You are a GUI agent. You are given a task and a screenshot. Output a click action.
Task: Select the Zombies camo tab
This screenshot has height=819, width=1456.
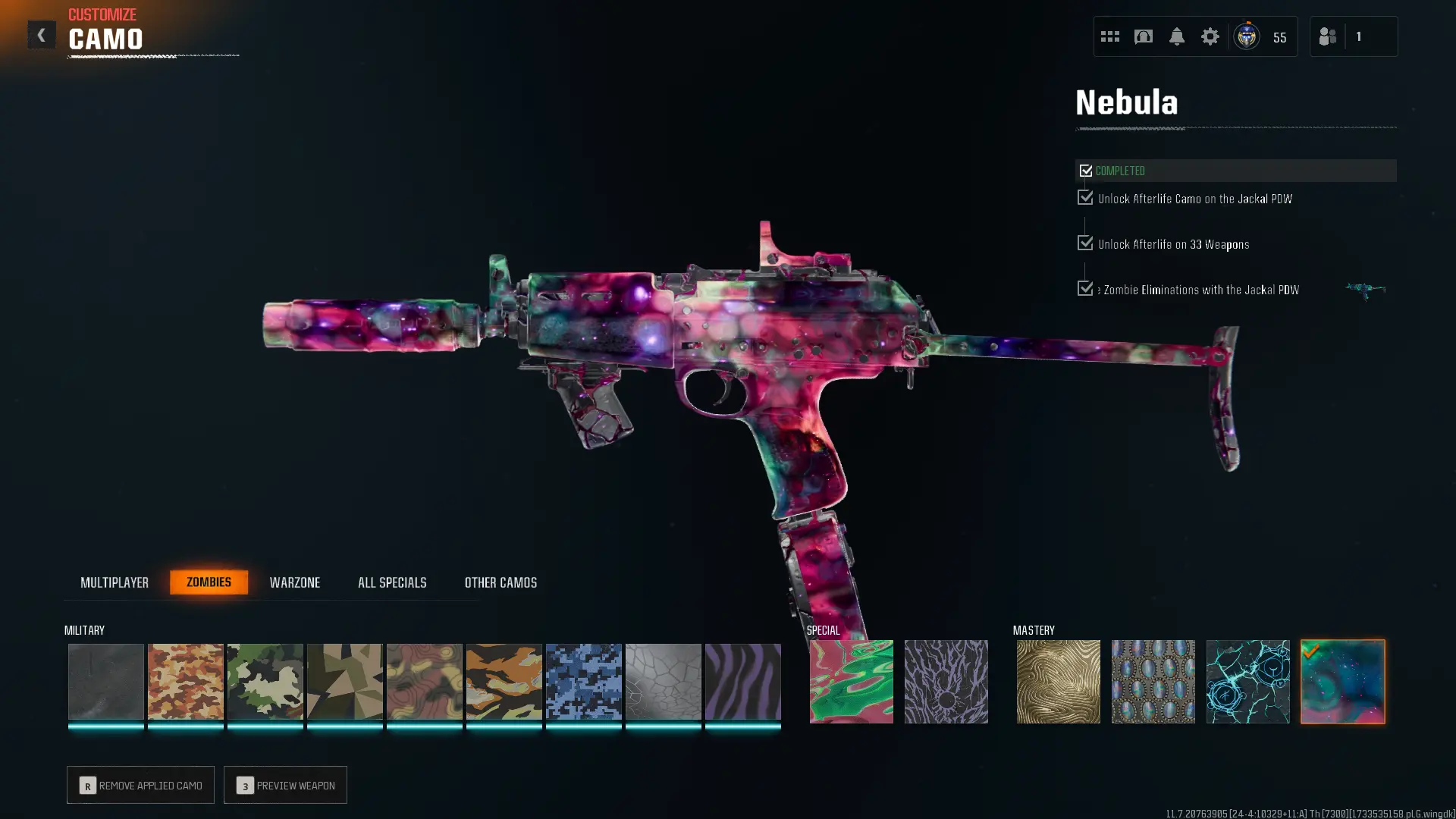click(209, 582)
